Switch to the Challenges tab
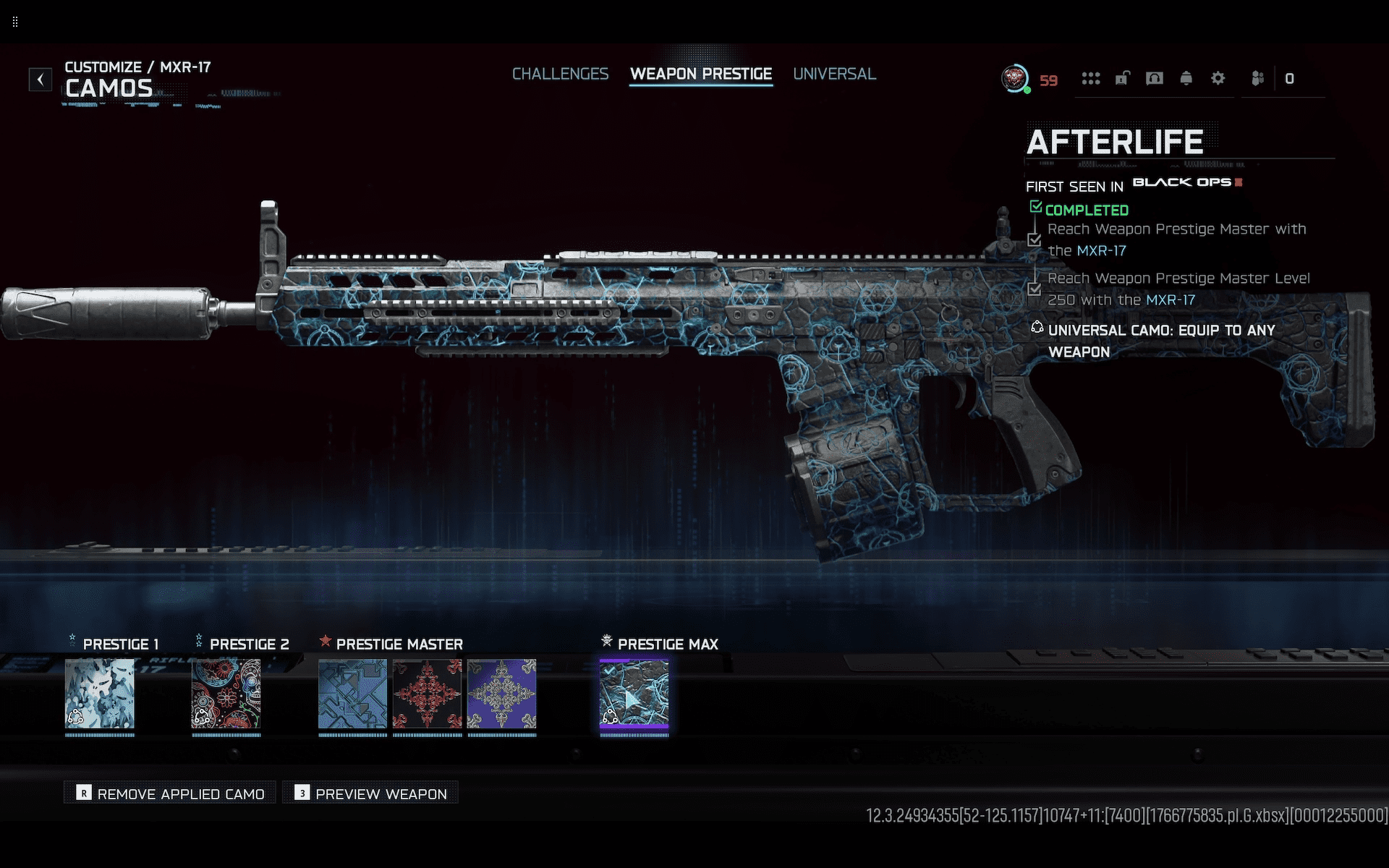1389x868 pixels. tap(560, 74)
